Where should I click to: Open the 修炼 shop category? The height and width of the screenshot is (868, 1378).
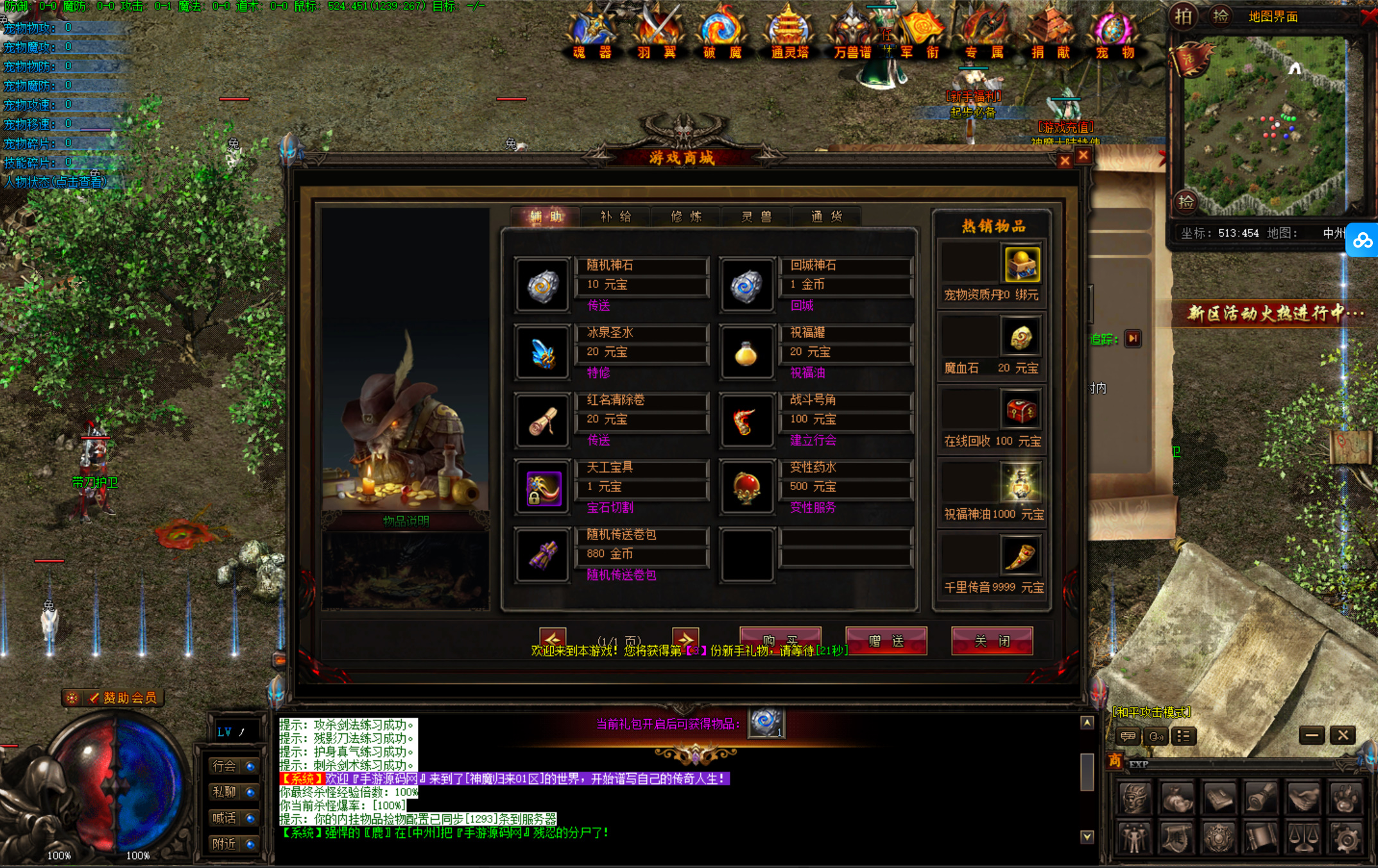(x=686, y=217)
